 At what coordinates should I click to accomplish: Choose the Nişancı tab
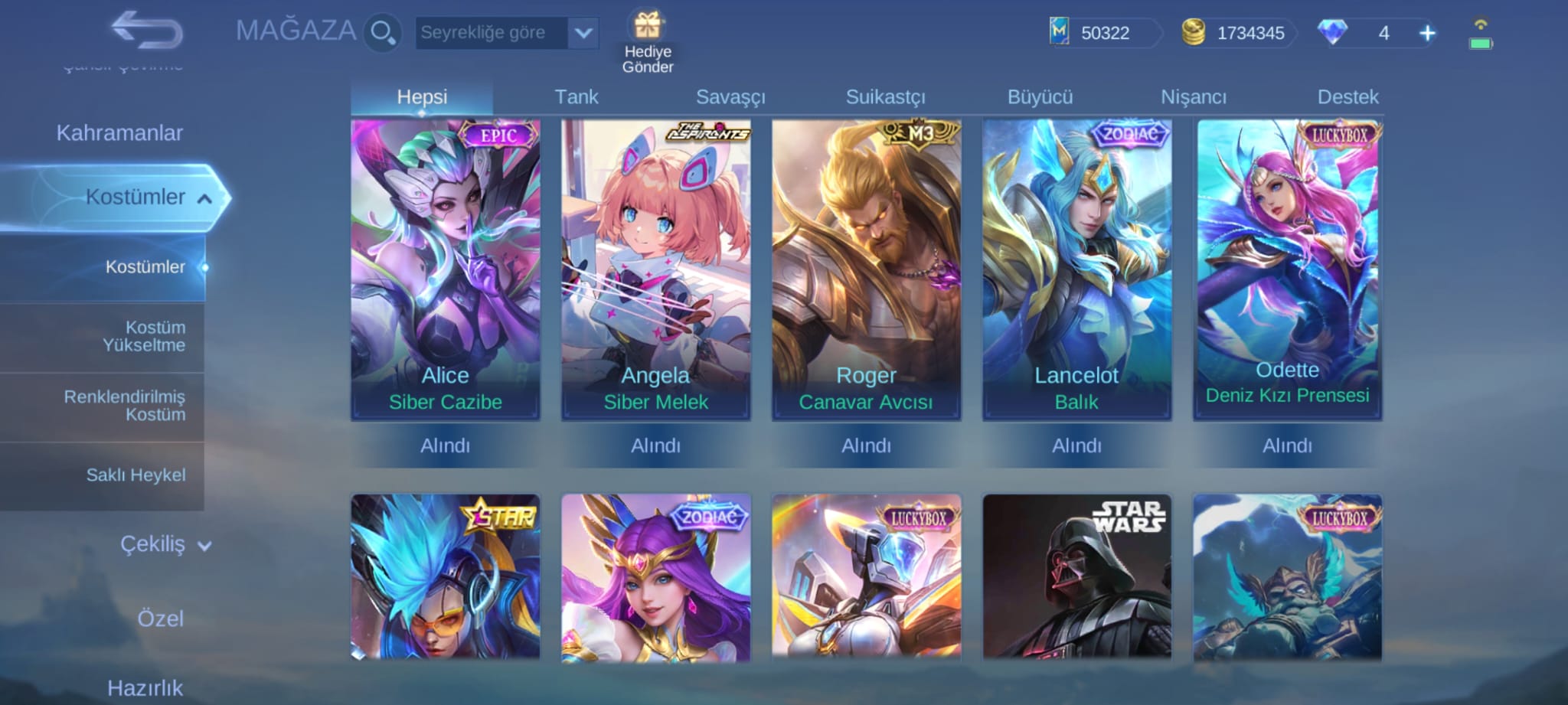pyautogui.click(x=1194, y=97)
